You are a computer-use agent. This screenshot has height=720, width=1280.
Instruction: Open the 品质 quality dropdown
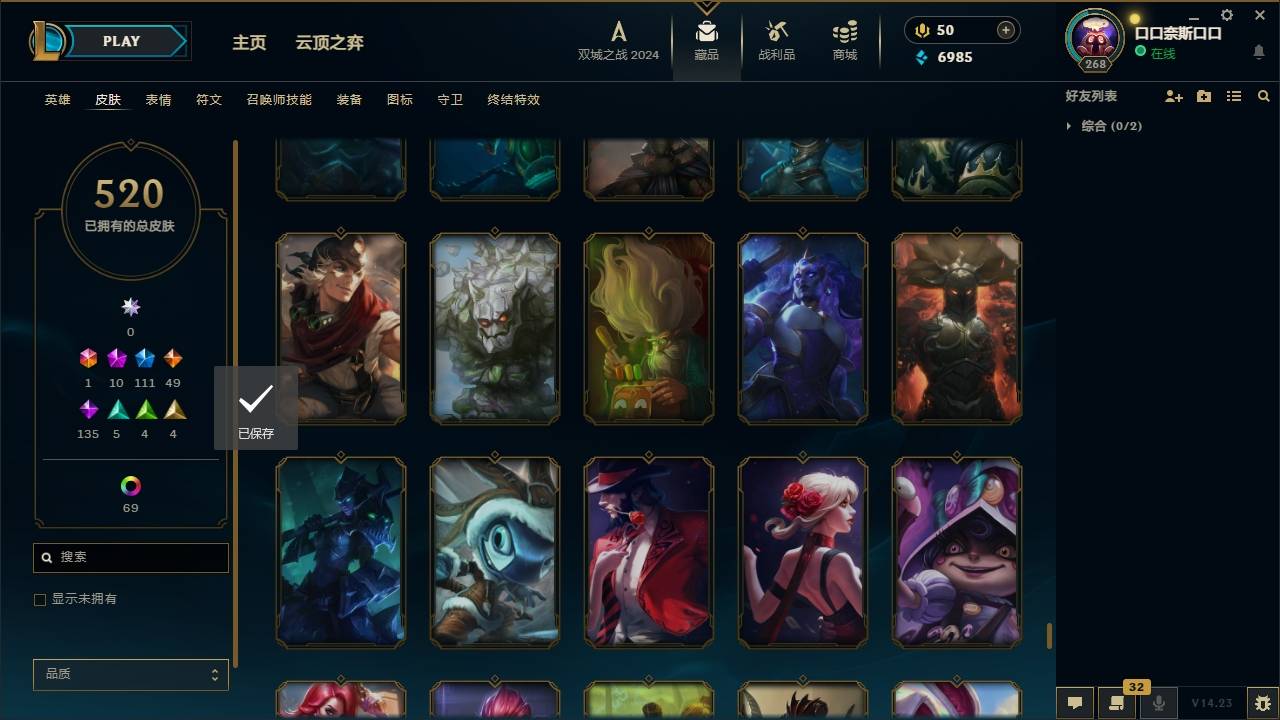pos(130,674)
